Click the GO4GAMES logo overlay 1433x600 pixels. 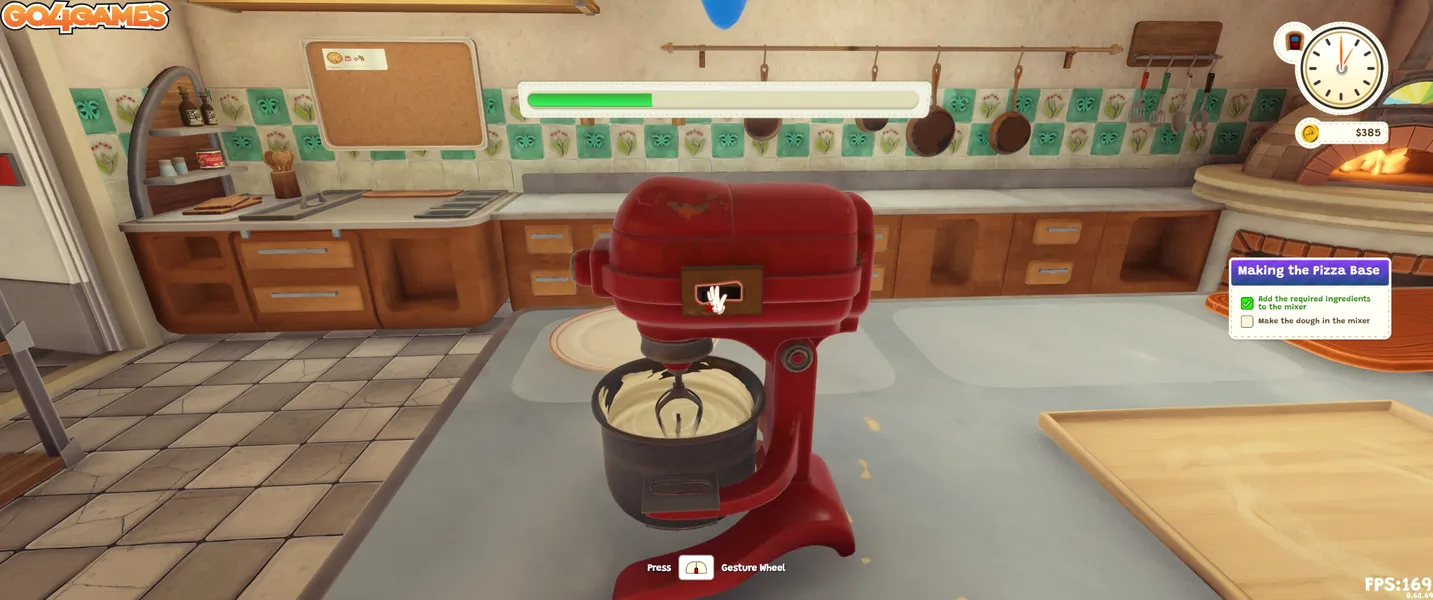click(85, 17)
